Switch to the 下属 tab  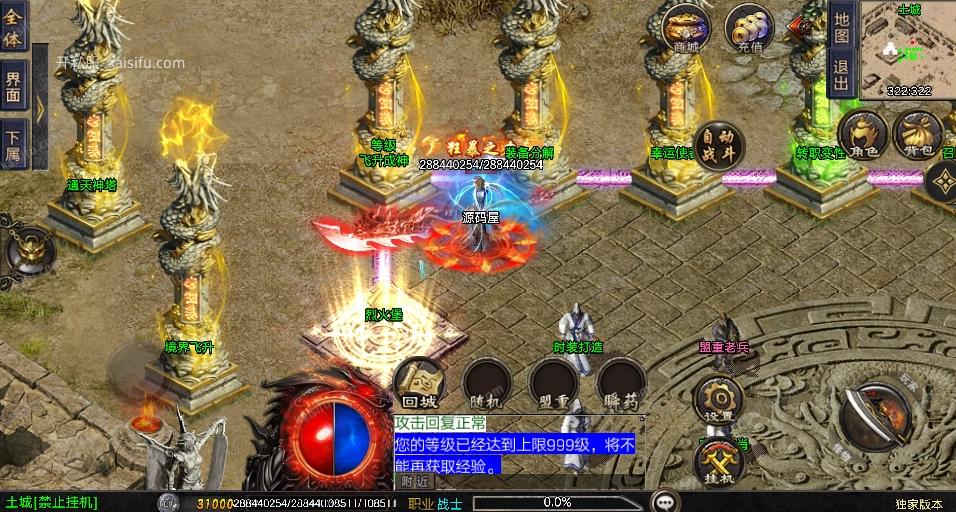(x=14, y=147)
